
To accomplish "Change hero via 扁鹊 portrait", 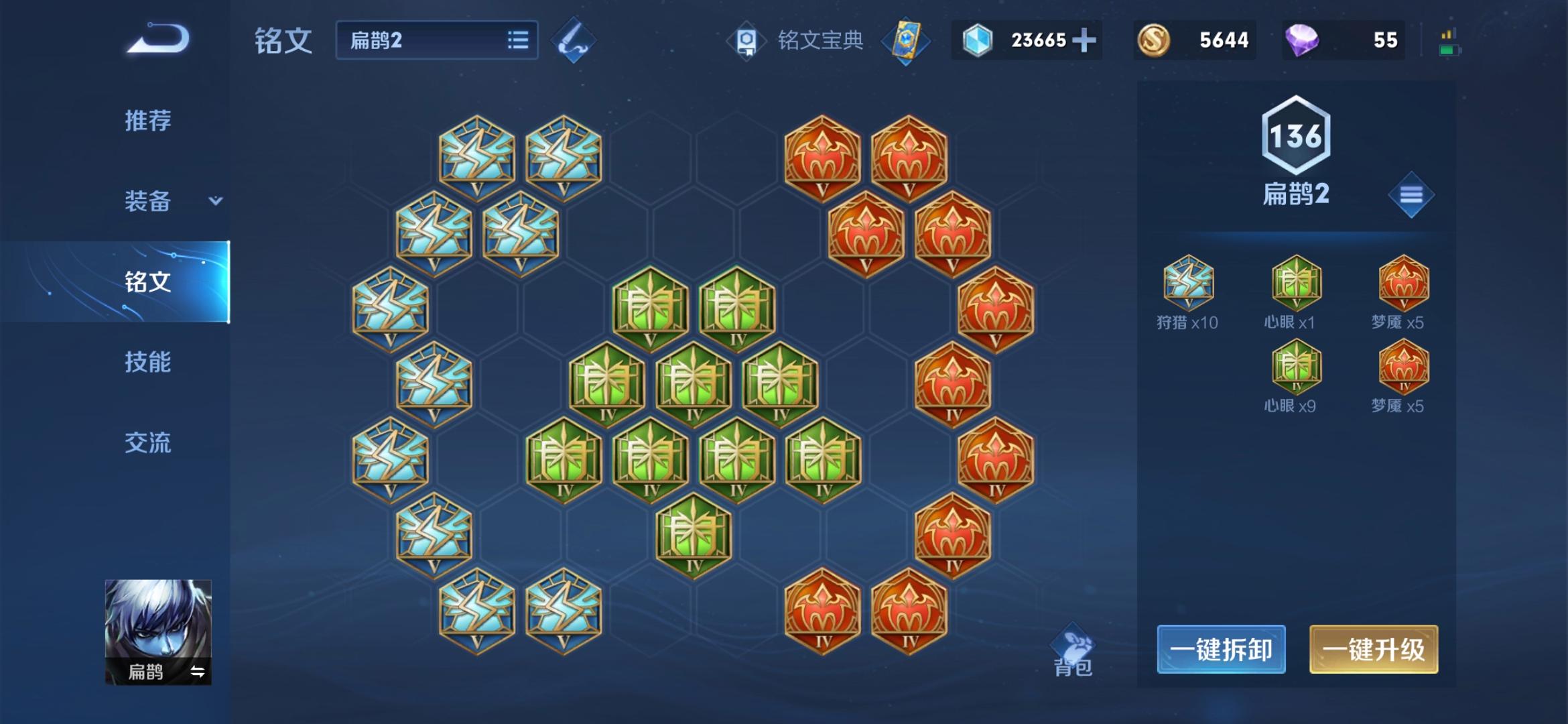I will 158,631.
